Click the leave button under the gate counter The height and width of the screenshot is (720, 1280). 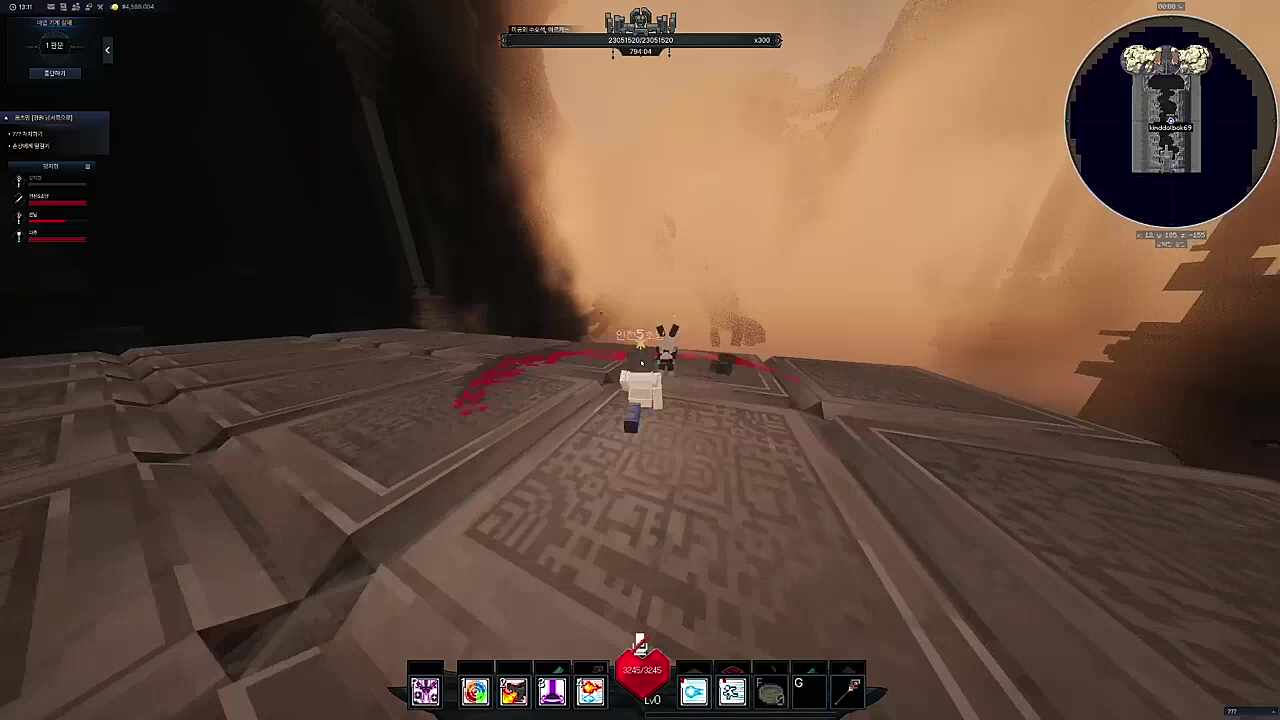point(54,73)
